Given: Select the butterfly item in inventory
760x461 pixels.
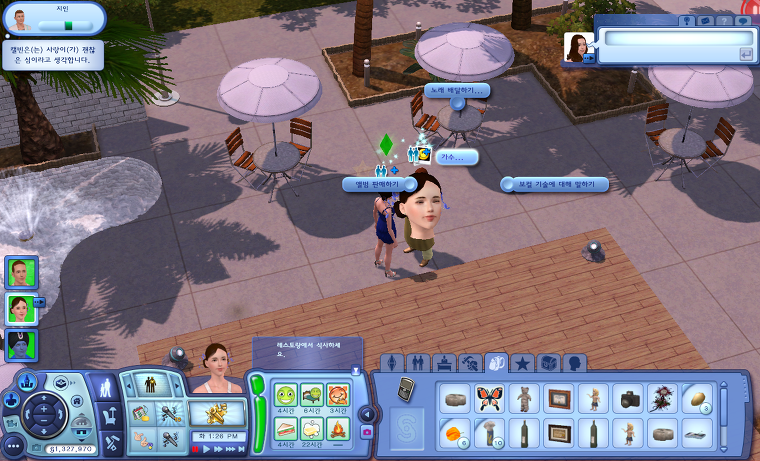Looking at the screenshot, I should point(490,398).
